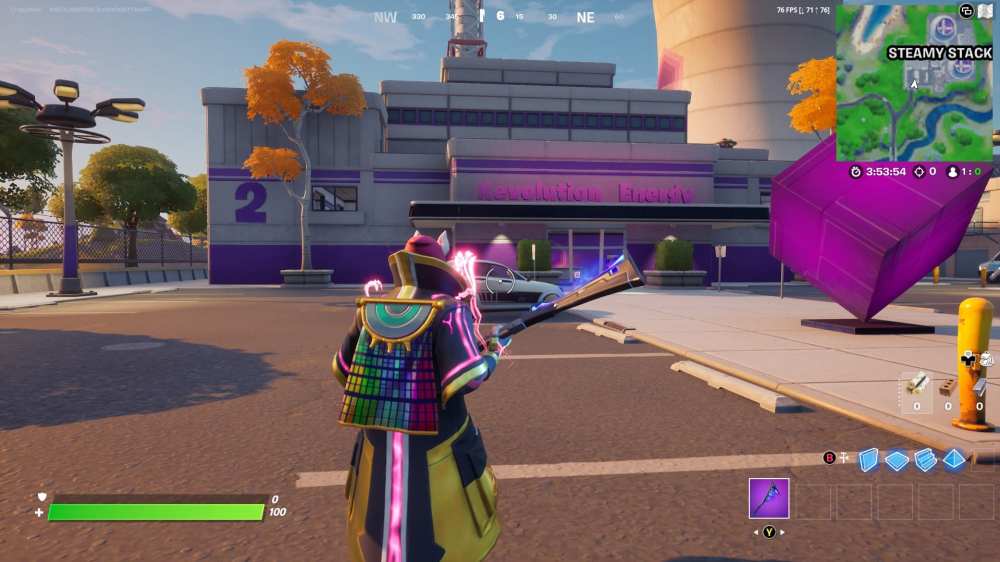1000x562 pixels.
Task: Select the purple pickaxe hotbar slot
Action: [768, 498]
